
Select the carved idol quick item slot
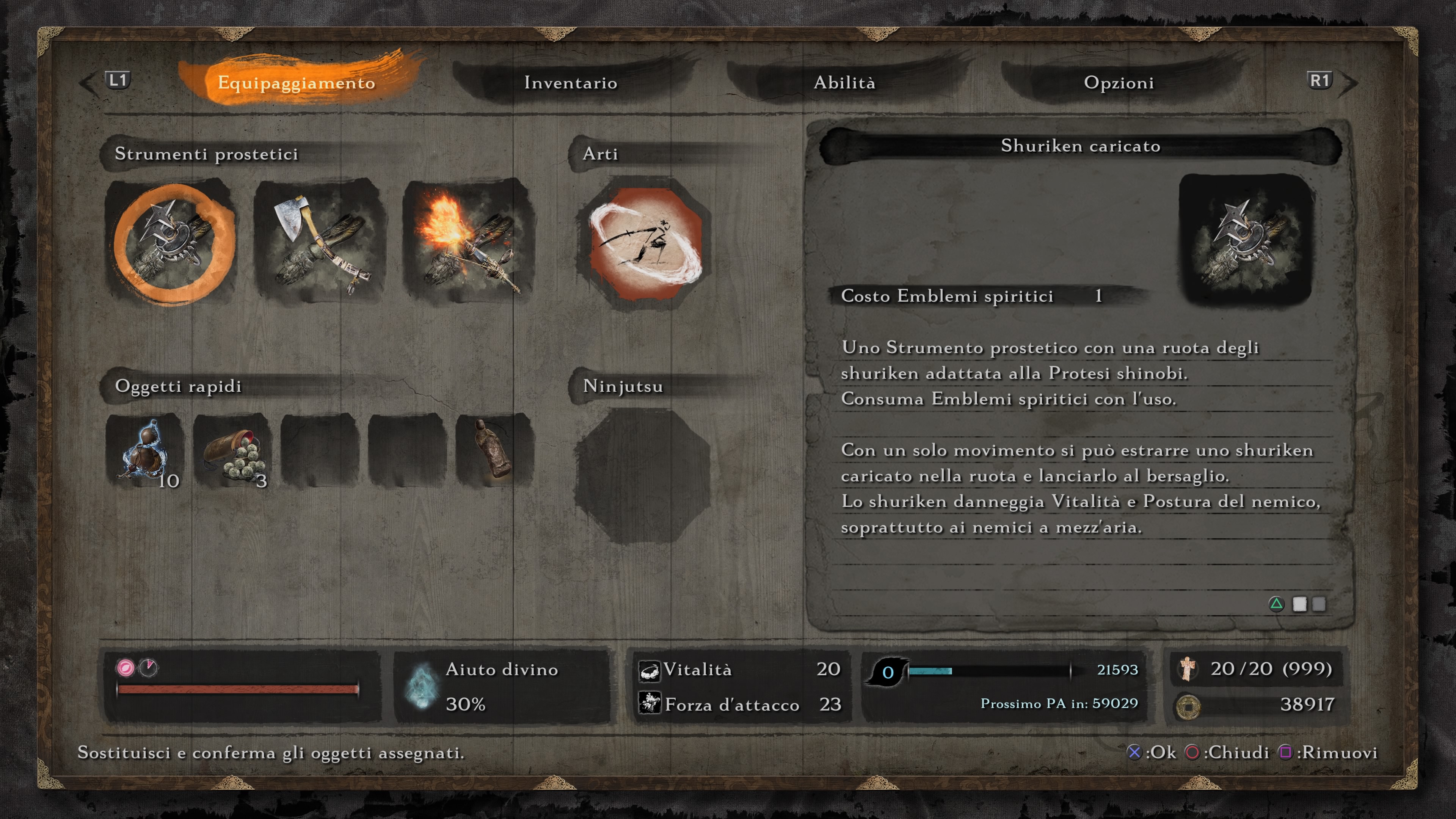pos(494,450)
